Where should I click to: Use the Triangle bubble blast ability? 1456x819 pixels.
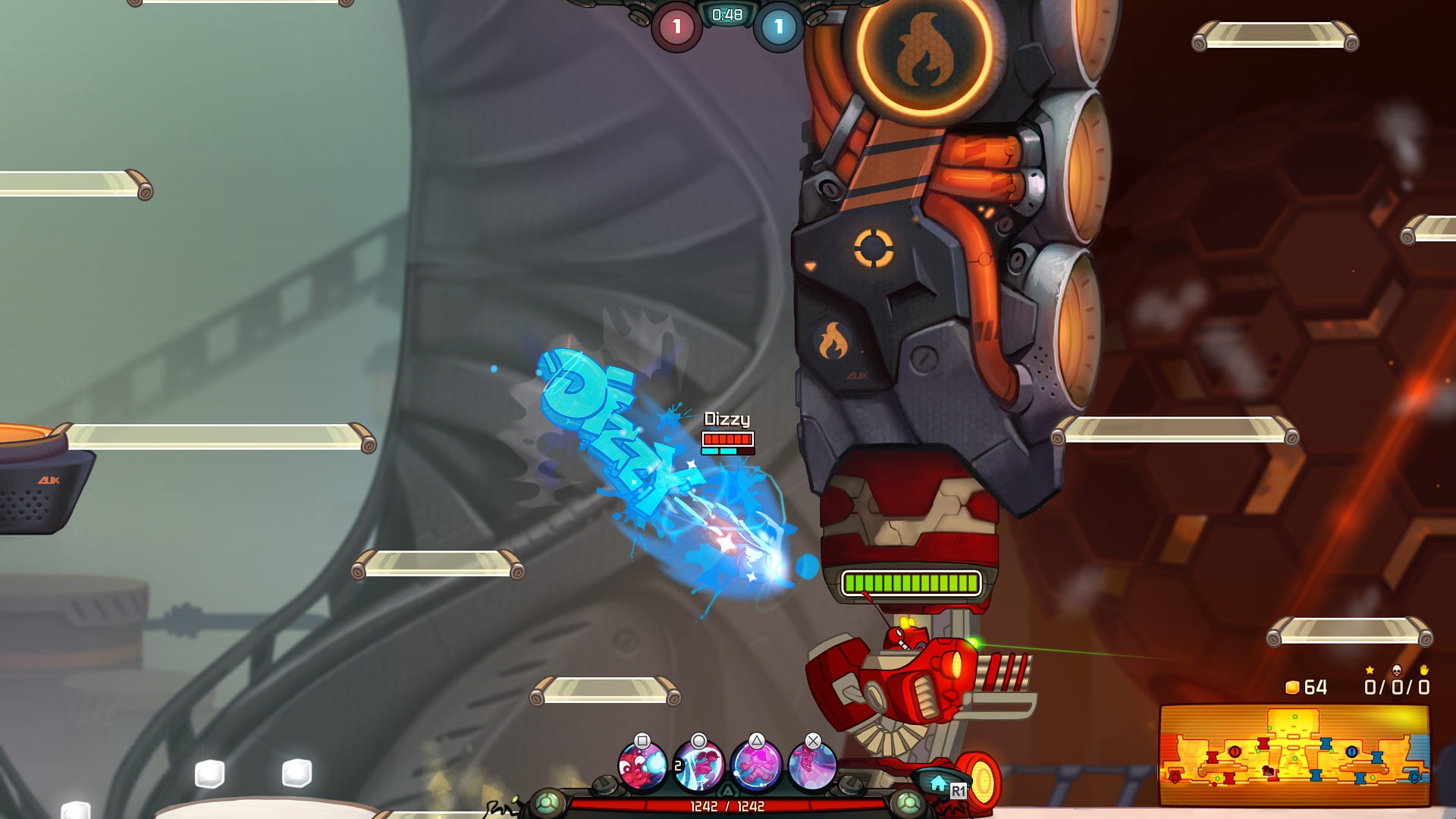click(756, 764)
